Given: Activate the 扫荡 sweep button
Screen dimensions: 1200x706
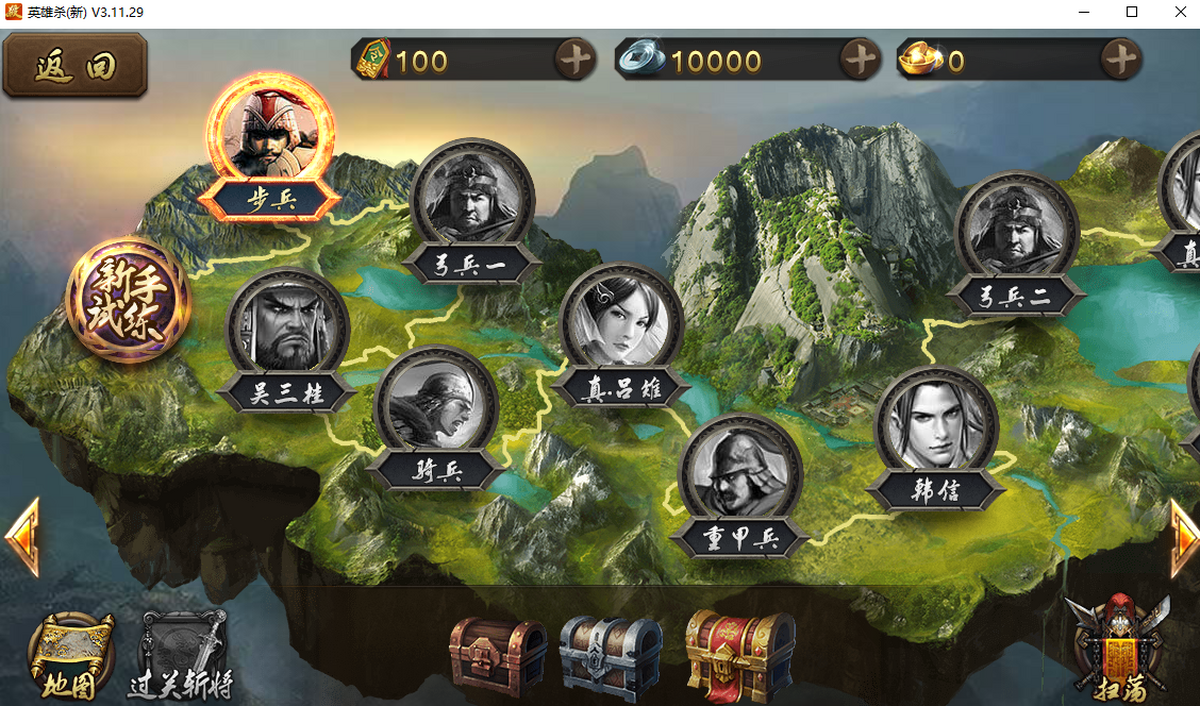Looking at the screenshot, I should tap(1118, 648).
